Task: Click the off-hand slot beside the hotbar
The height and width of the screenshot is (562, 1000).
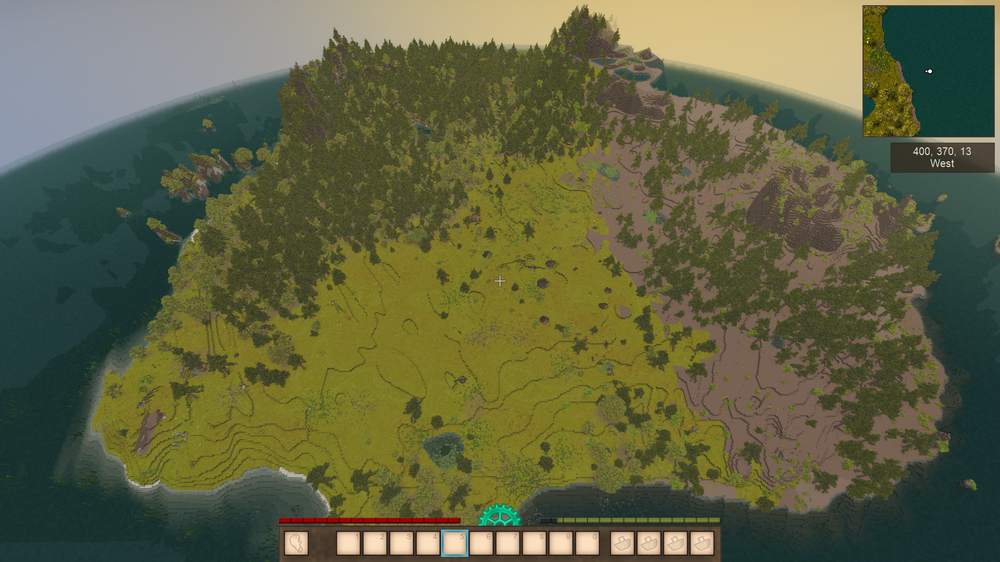Action: tap(297, 543)
